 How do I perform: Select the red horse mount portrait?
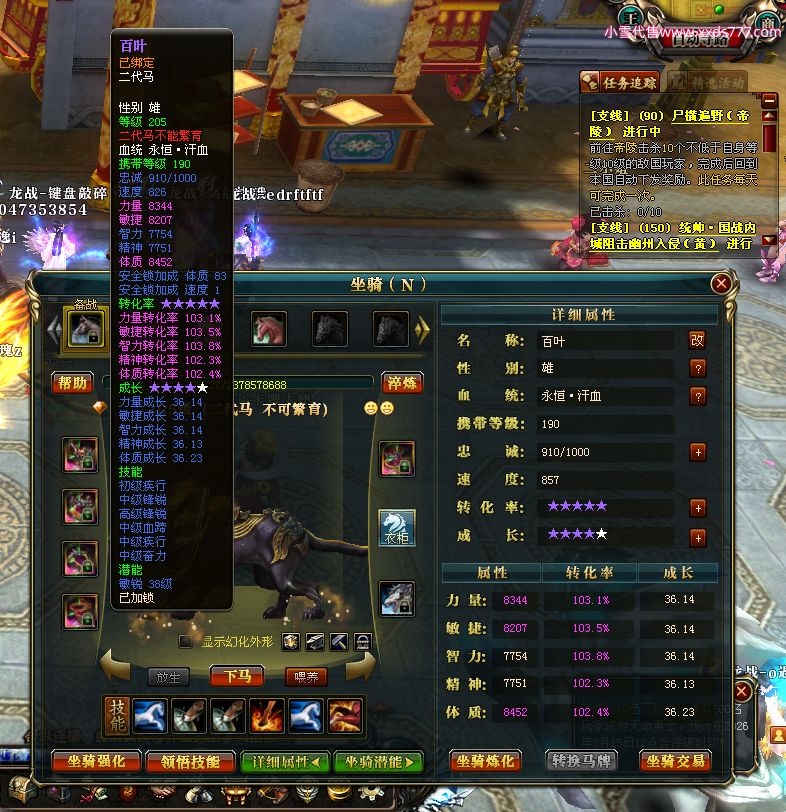(269, 327)
